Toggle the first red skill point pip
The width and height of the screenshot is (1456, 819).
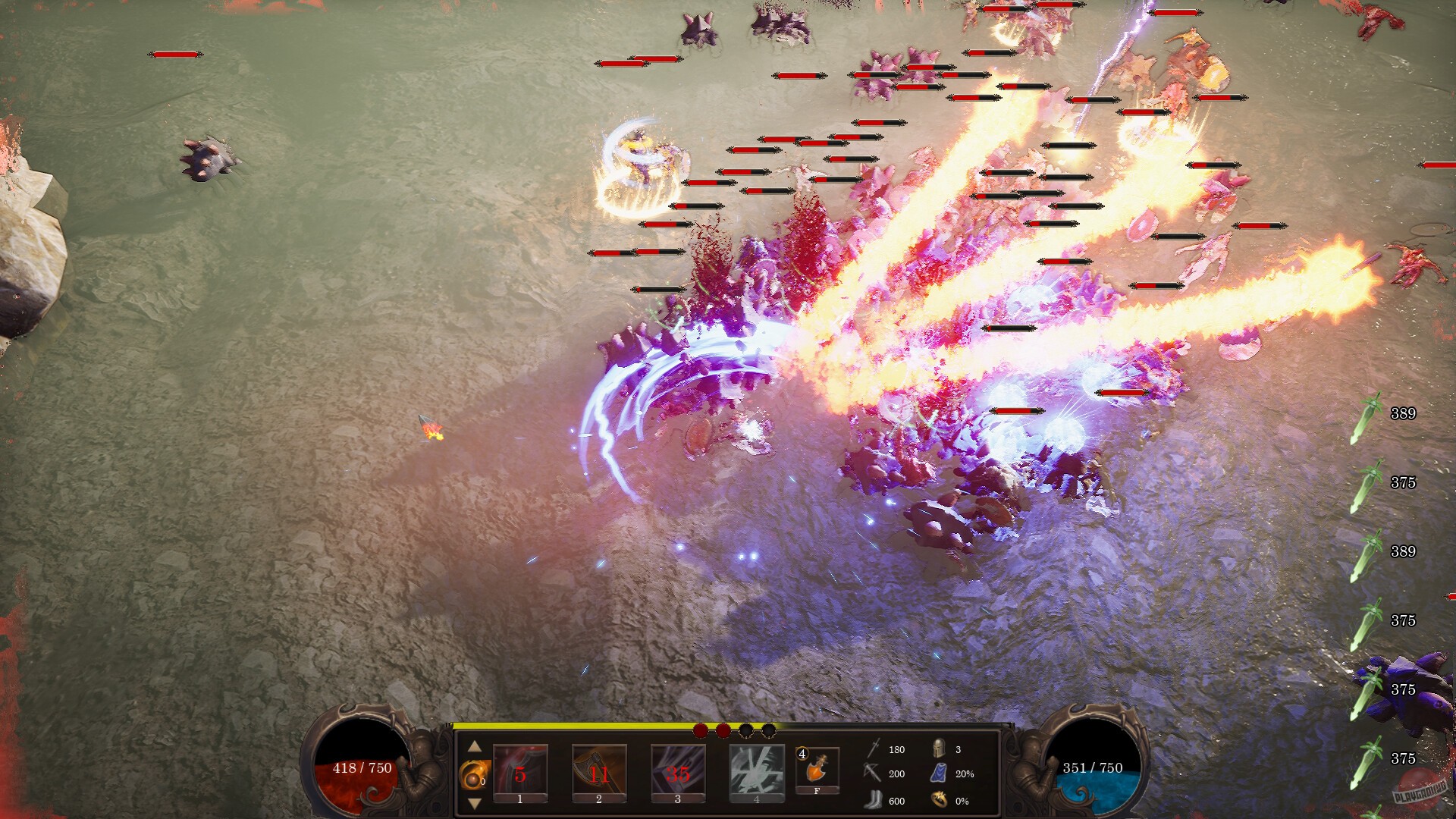click(x=701, y=731)
